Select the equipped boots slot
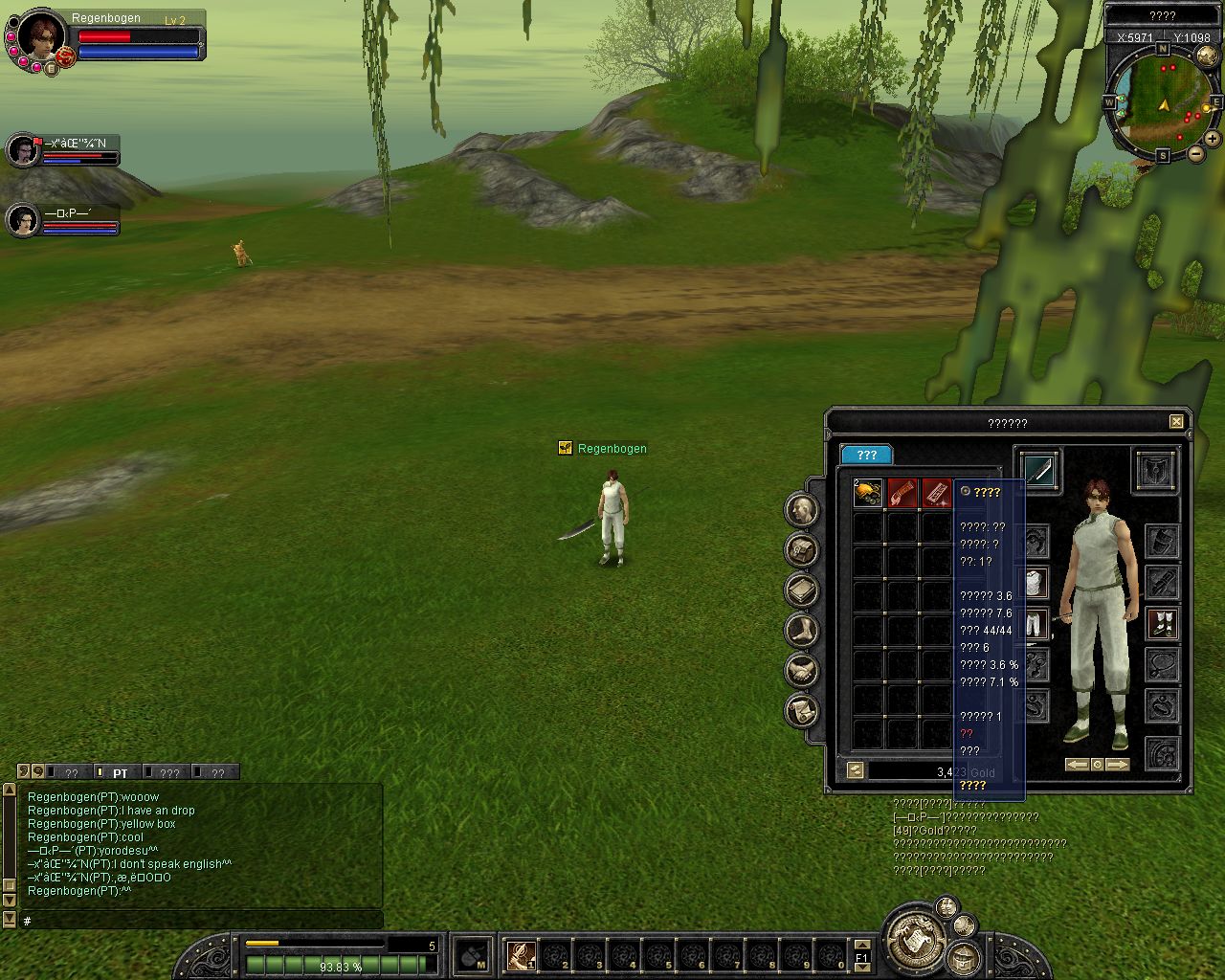This screenshot has width=1225, height=980. click(x=1162, y=623)
